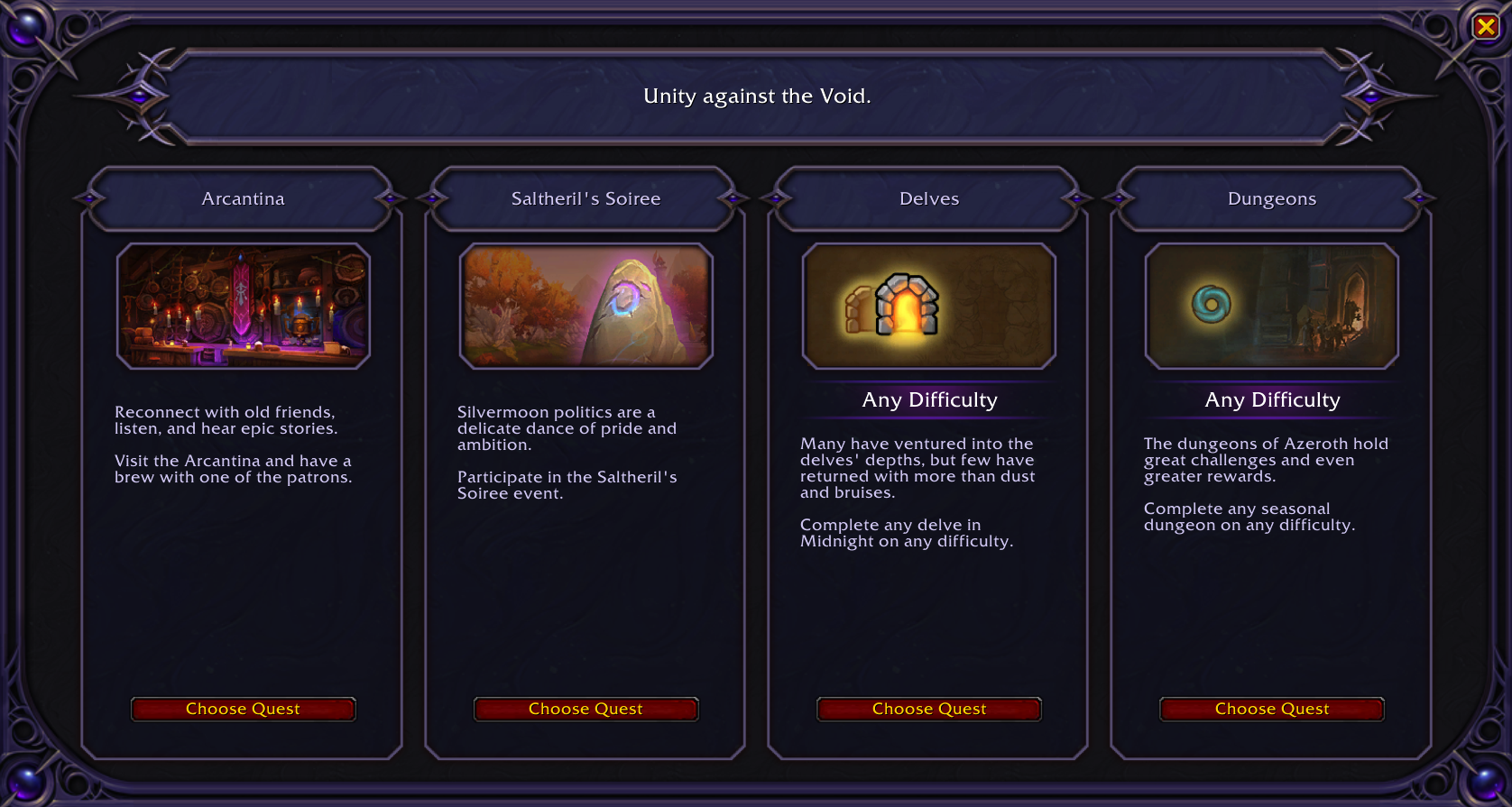Expand the Saltheril's Soiree panel header

(x=585, y=198)
